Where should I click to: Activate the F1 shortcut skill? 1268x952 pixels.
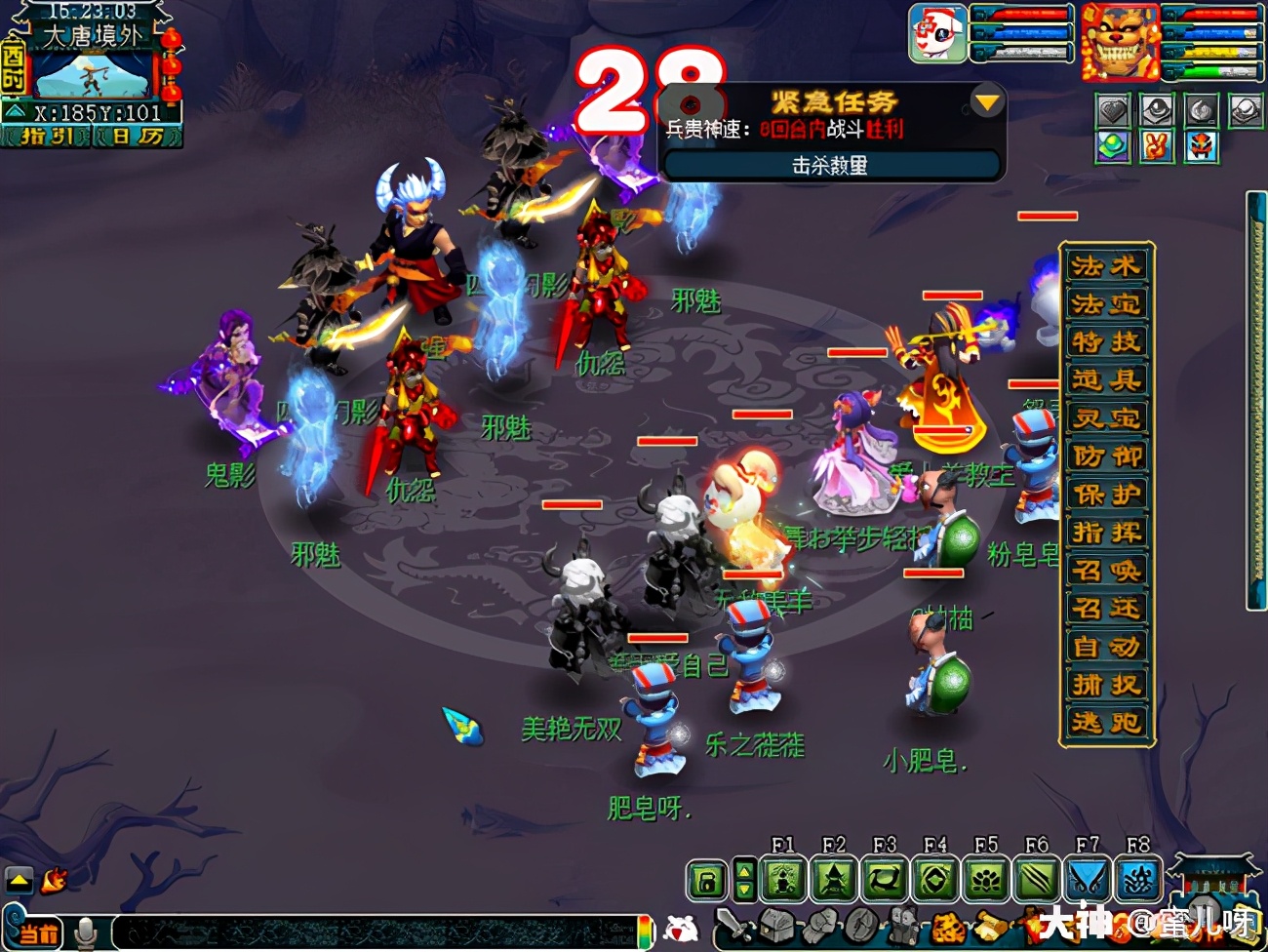[x=783, y=881]
